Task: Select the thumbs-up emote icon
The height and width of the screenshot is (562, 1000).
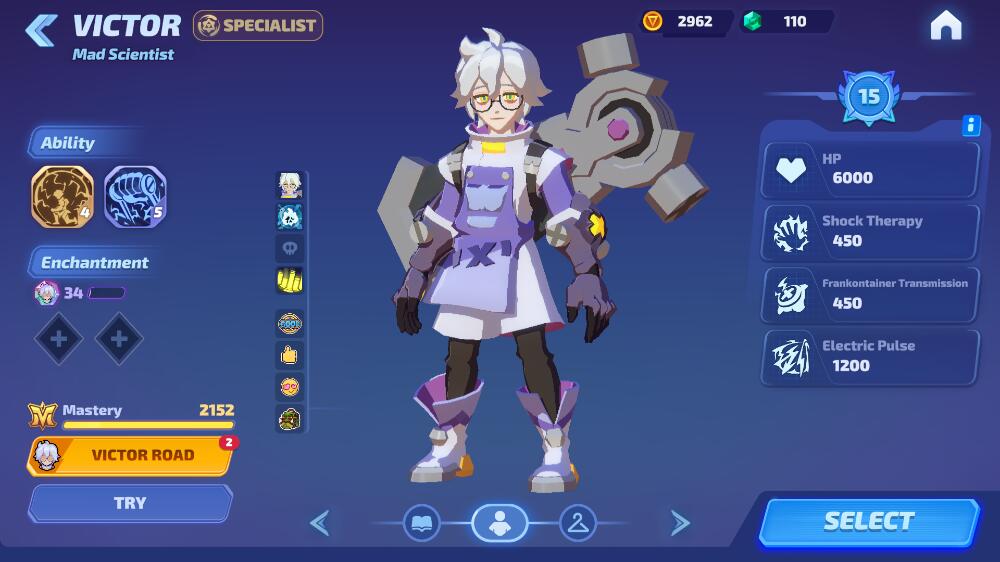Action: point(290,354)
